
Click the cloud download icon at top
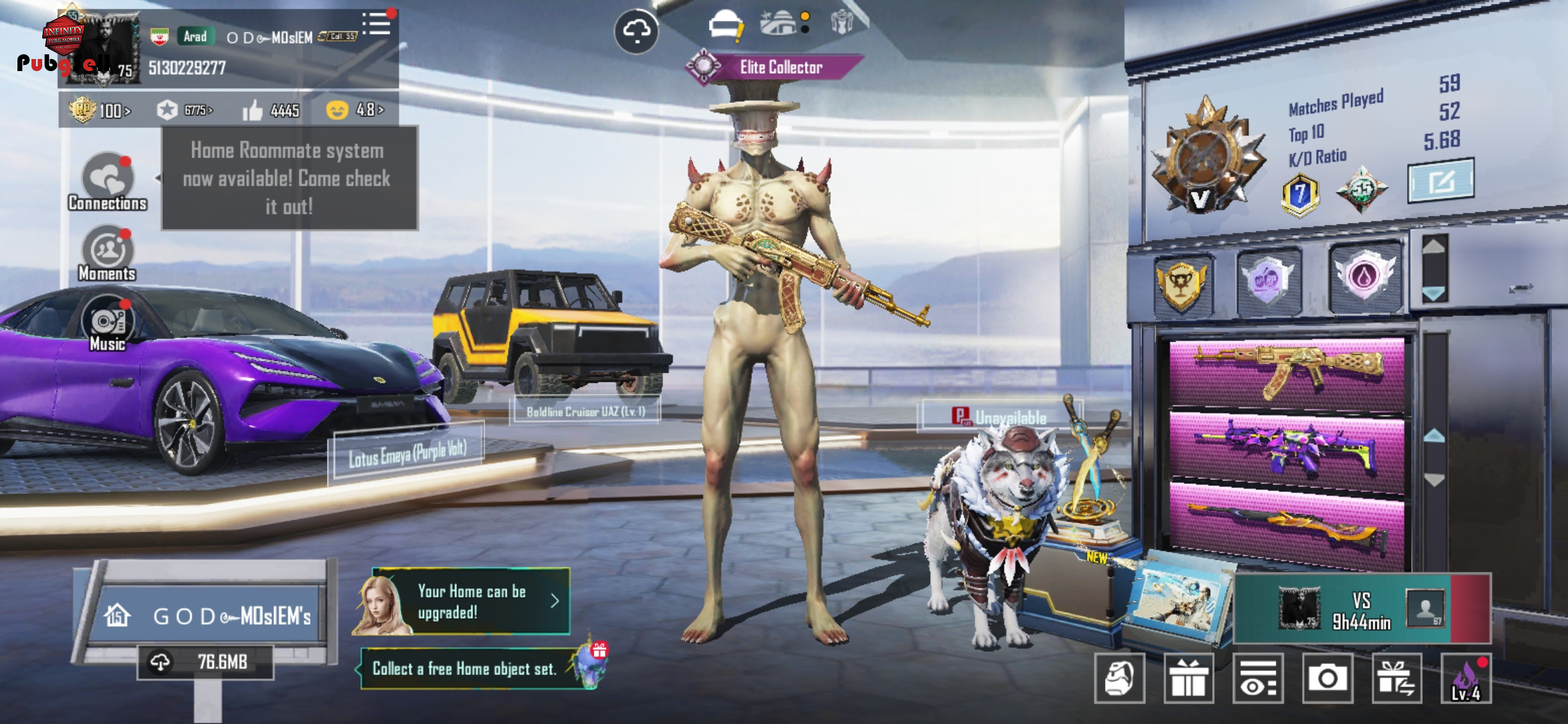click(x=636, y=31)
